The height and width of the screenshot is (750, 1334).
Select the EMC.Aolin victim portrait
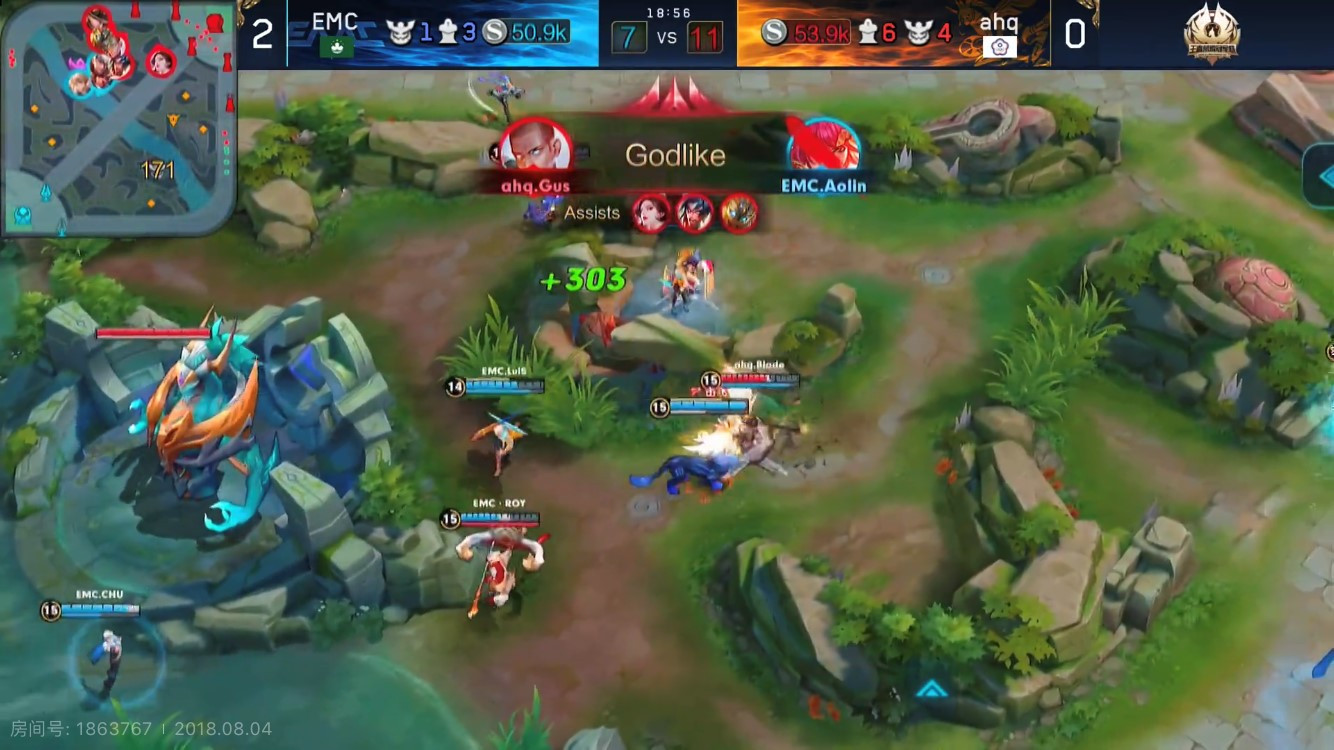(823, 148)
